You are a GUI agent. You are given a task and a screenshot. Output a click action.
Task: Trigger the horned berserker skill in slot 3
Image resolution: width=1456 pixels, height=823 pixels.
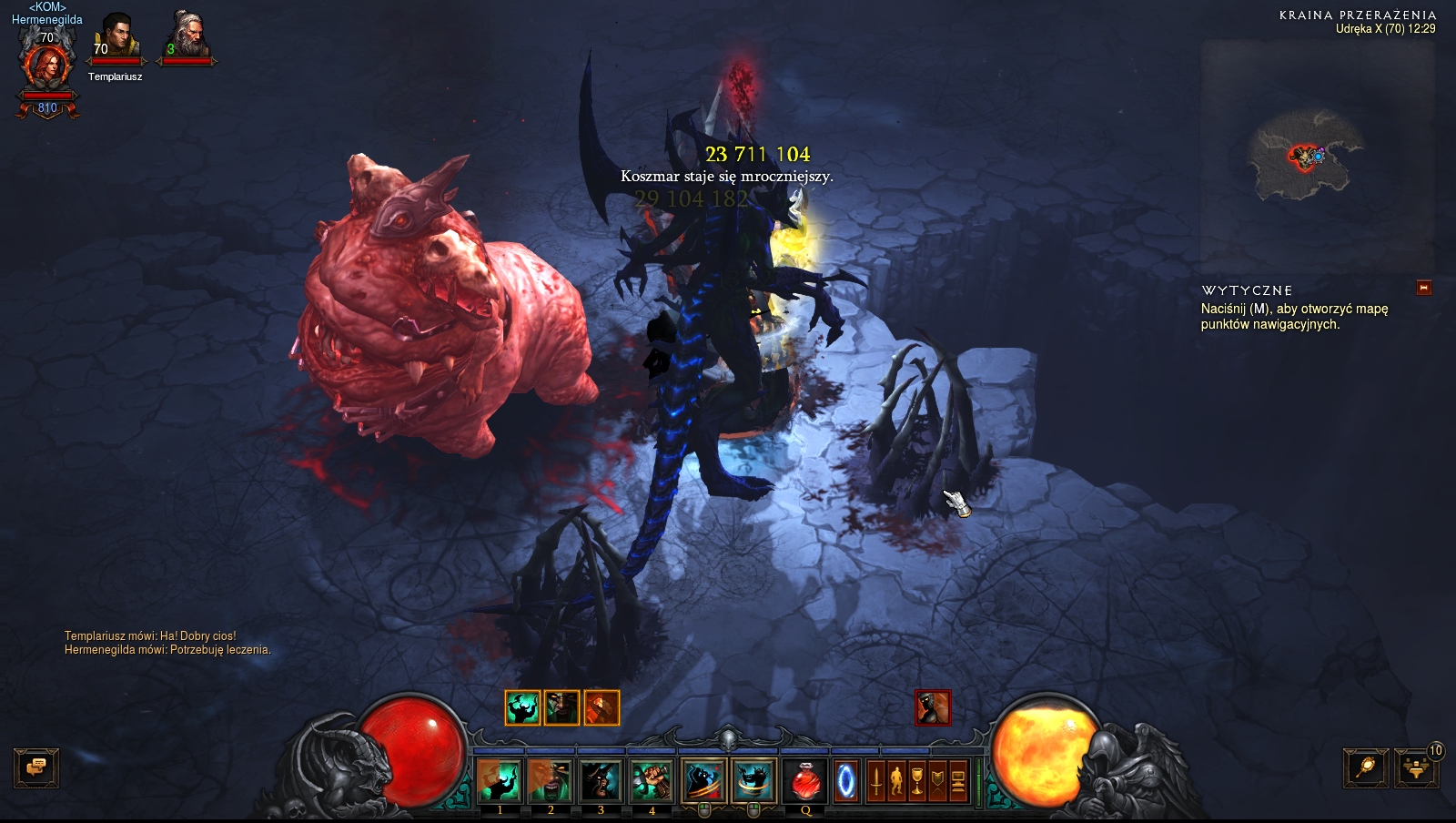coord(601,781)
